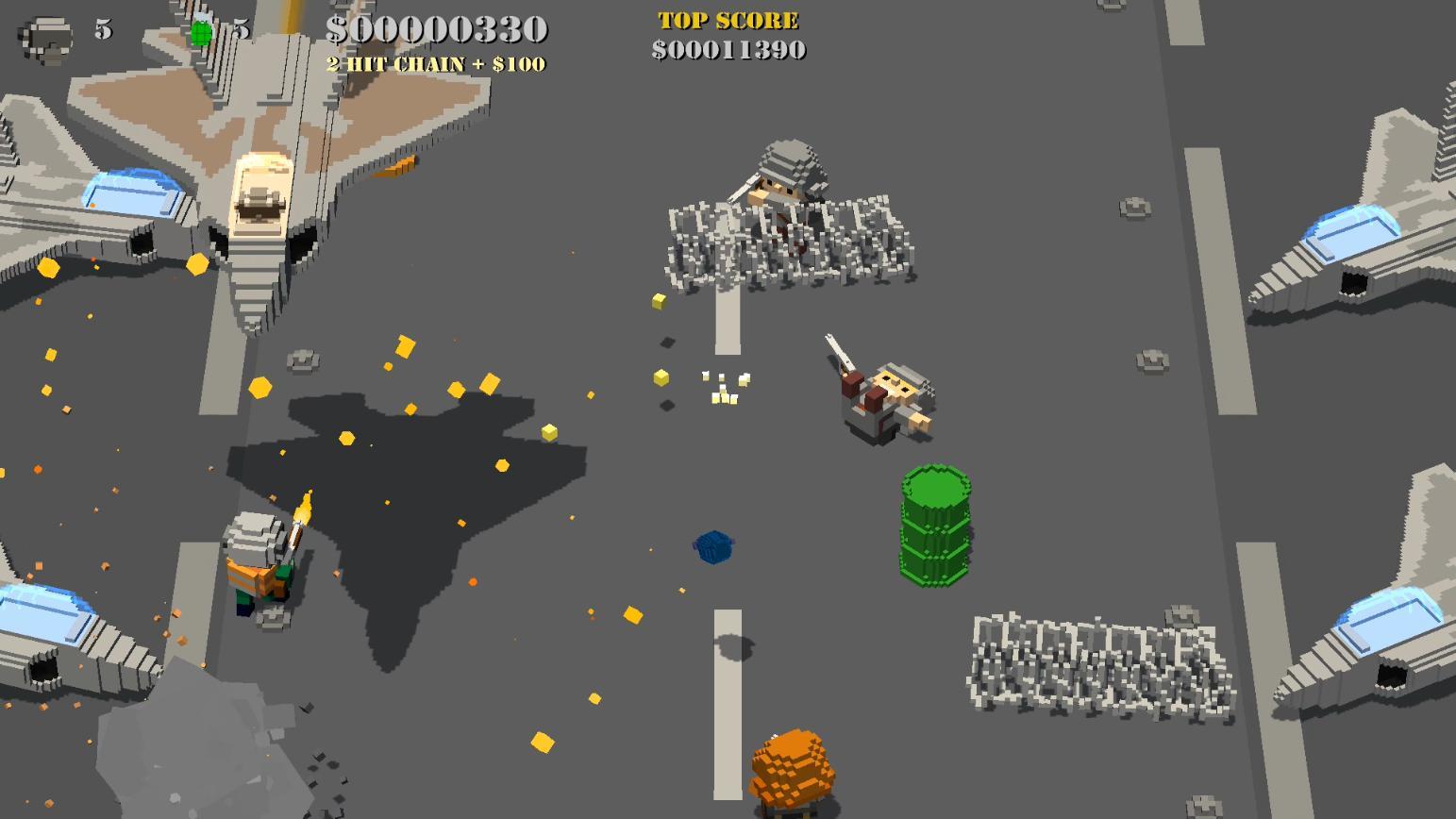Click the helmet lives icon
The image size is (1456, 819).
(x=47, y=38)
